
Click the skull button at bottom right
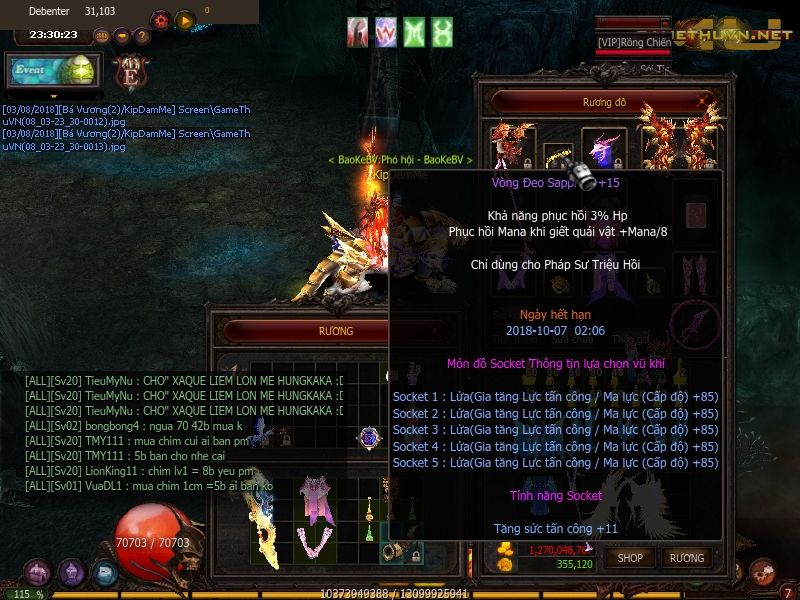[x=762, y=571]
